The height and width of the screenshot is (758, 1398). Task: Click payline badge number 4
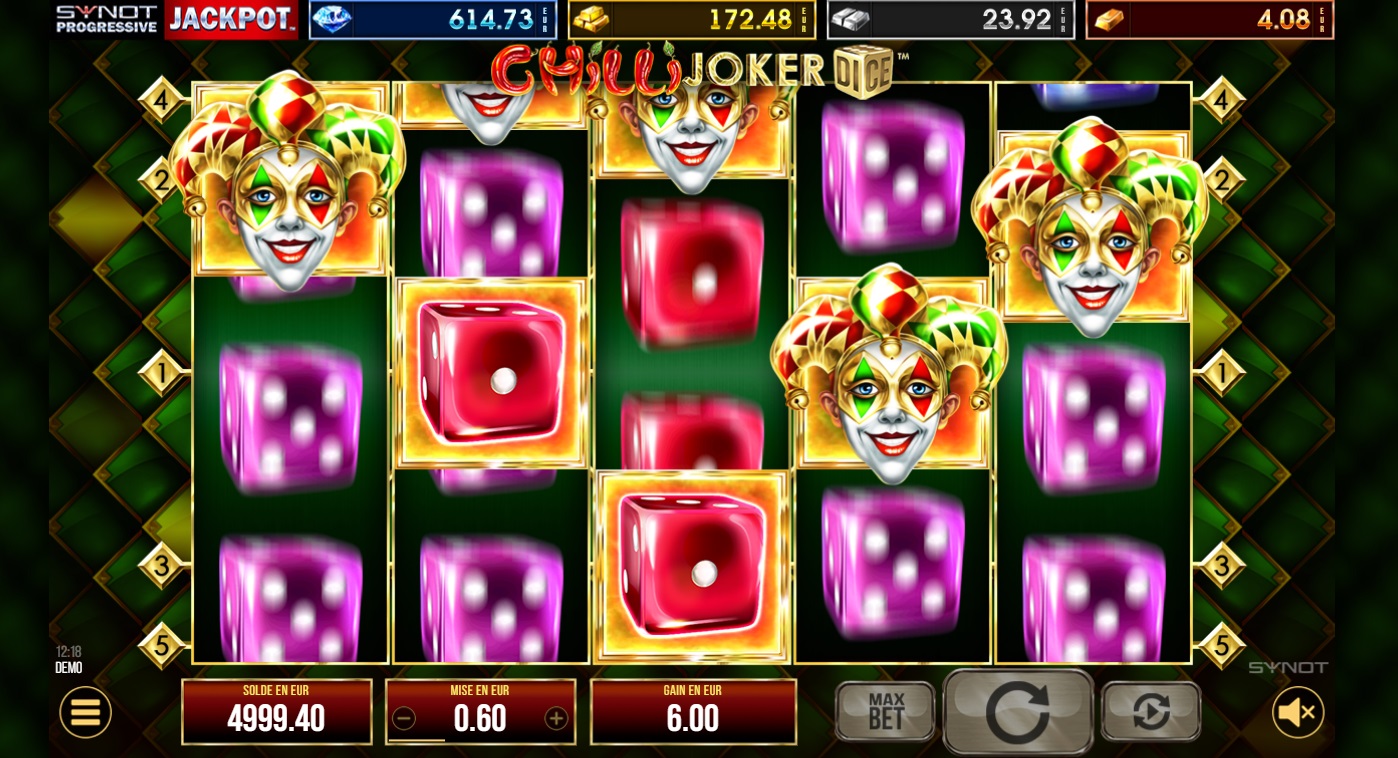point(163,98)
